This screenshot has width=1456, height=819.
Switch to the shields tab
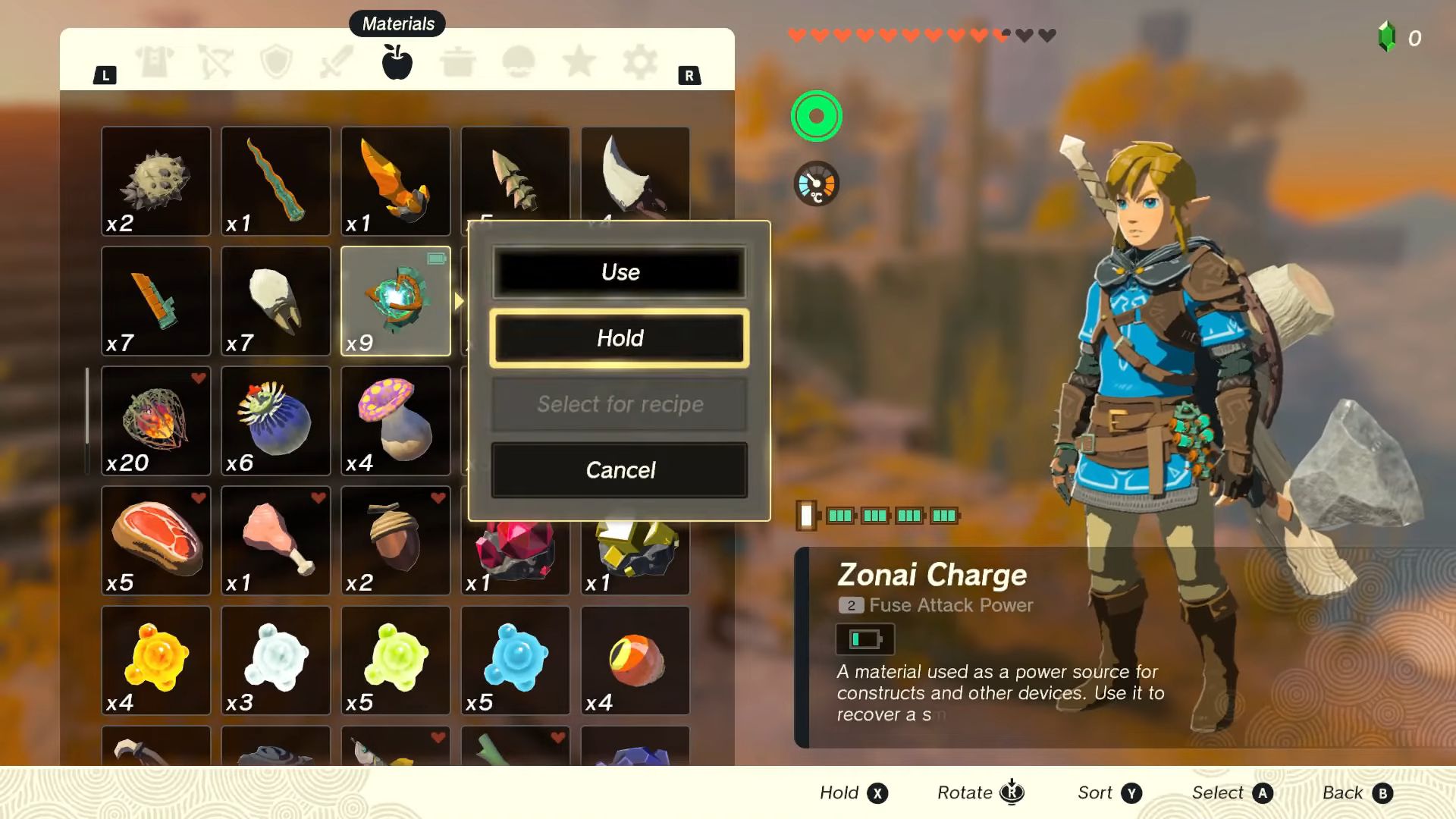(x=276, y=61)
